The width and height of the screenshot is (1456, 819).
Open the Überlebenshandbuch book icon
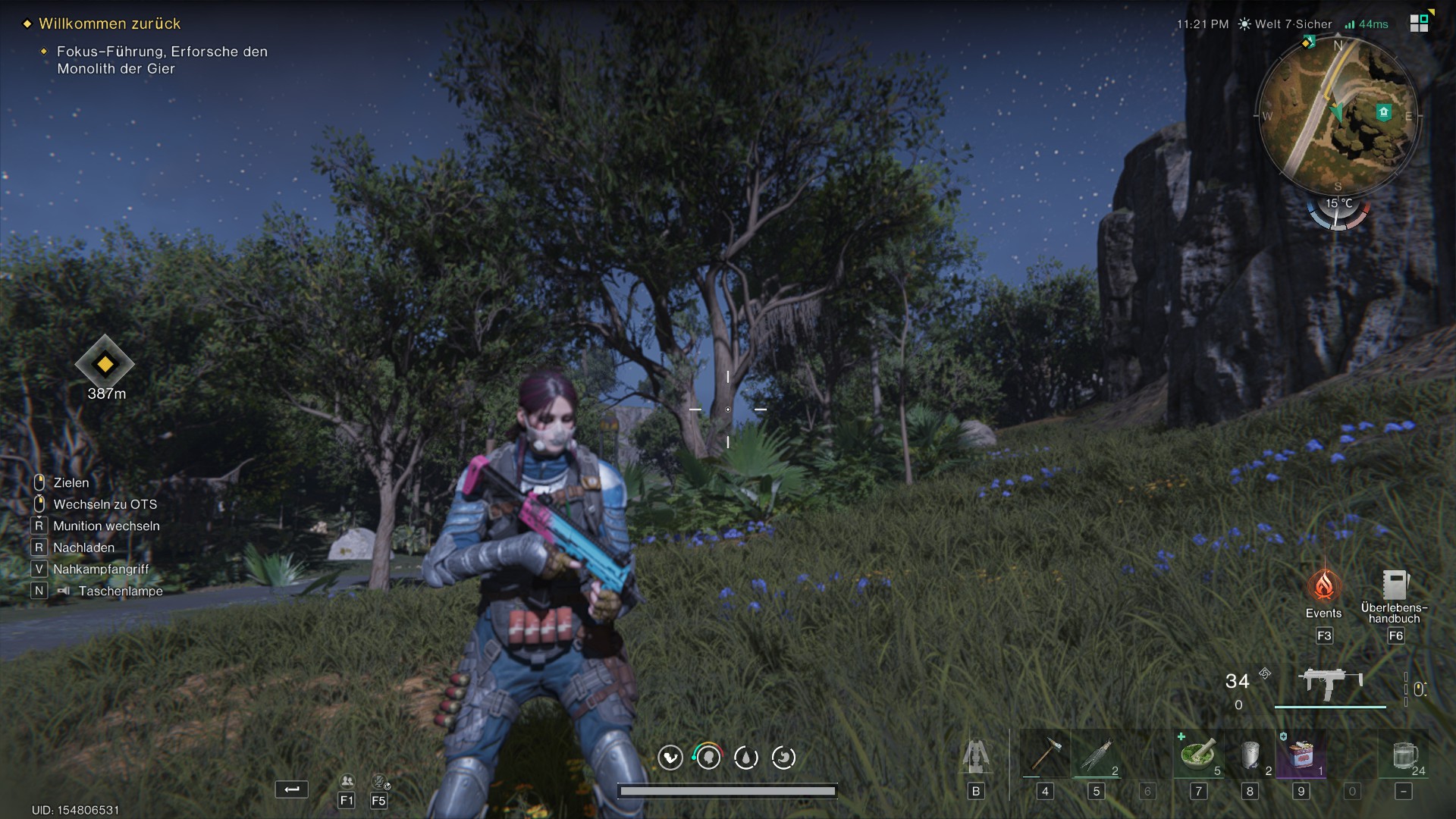(1394, 585)
